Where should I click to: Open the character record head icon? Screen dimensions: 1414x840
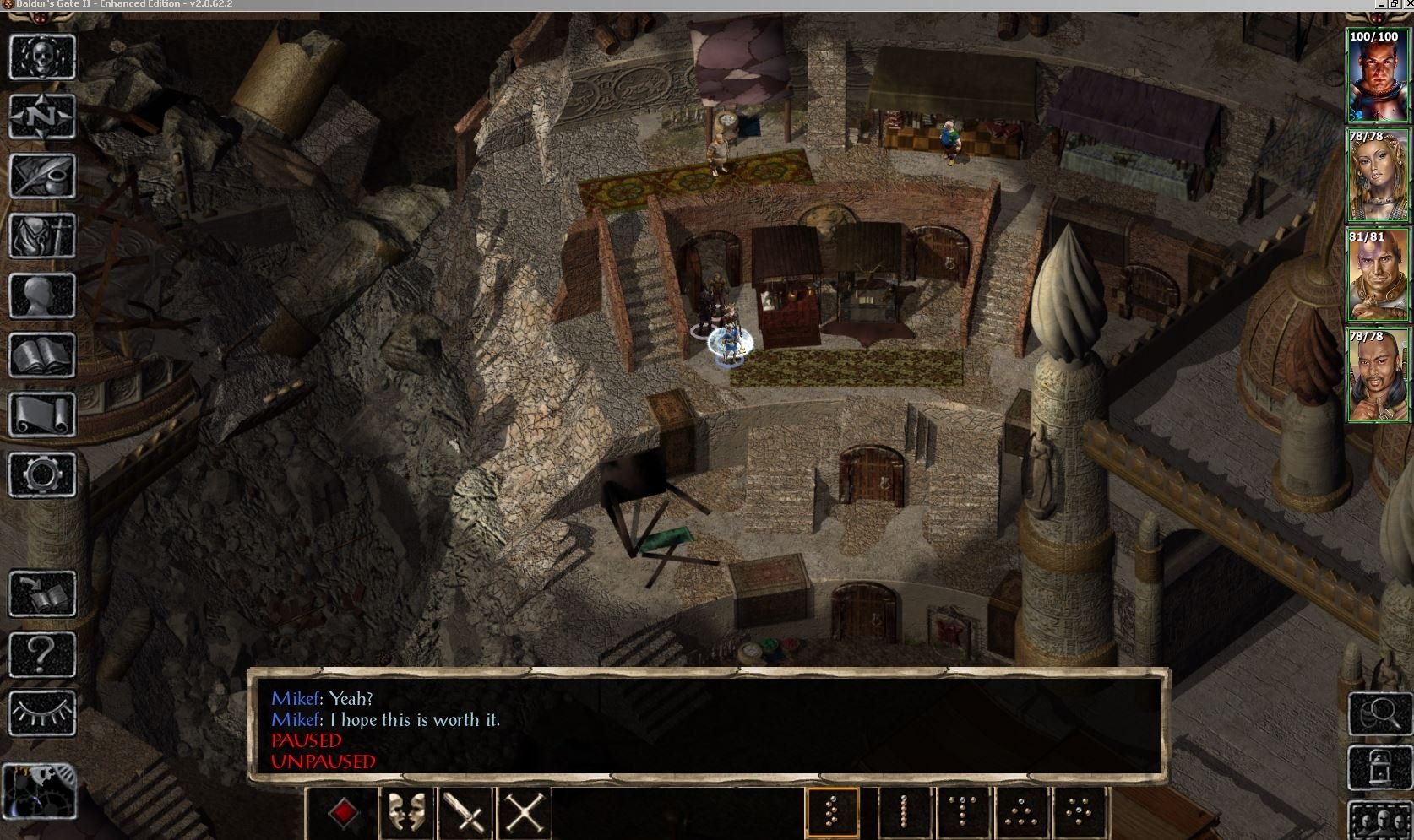pyautogui.click(x=42, y=295)
